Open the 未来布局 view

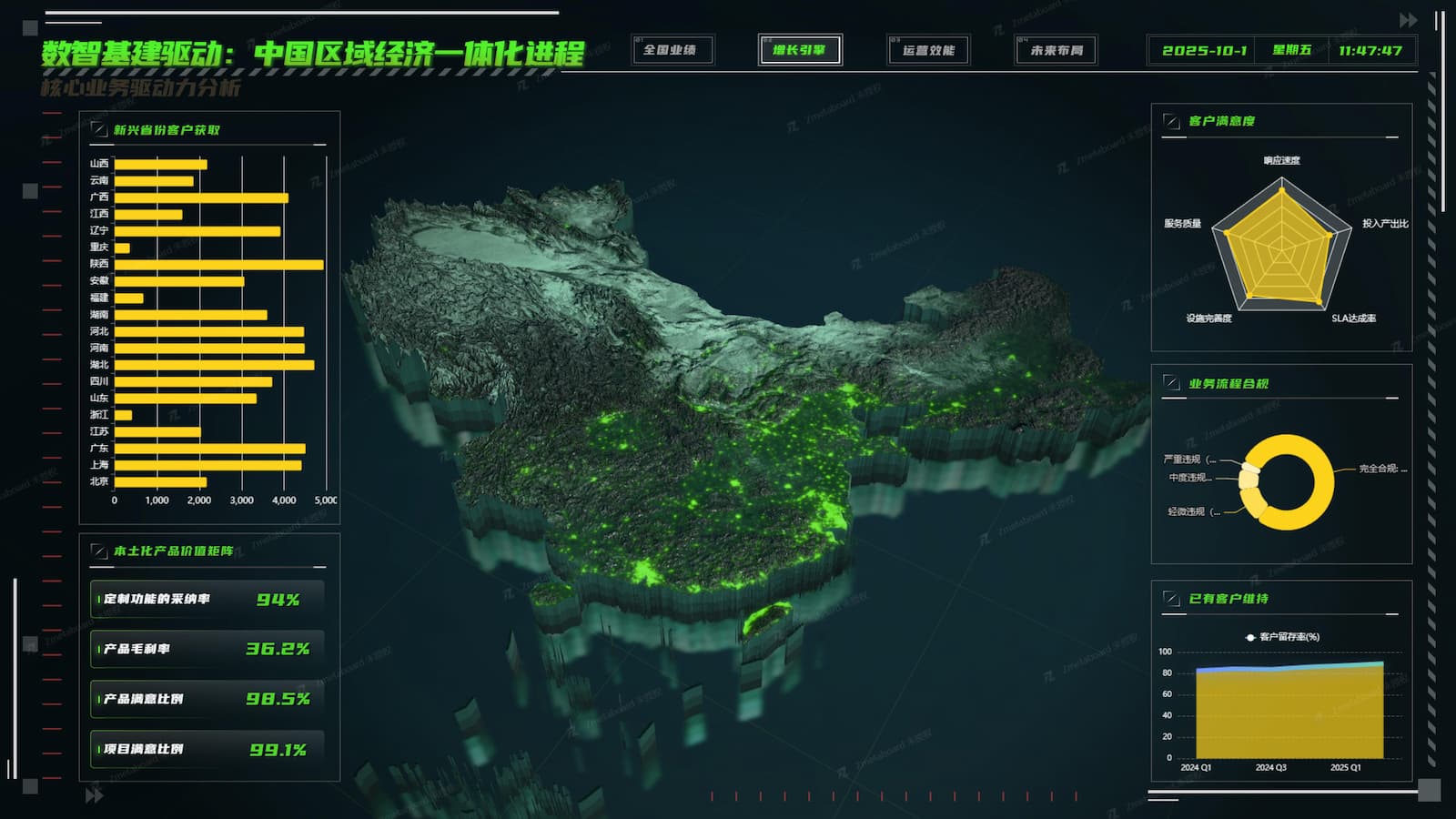click(x=1055, y=52)
